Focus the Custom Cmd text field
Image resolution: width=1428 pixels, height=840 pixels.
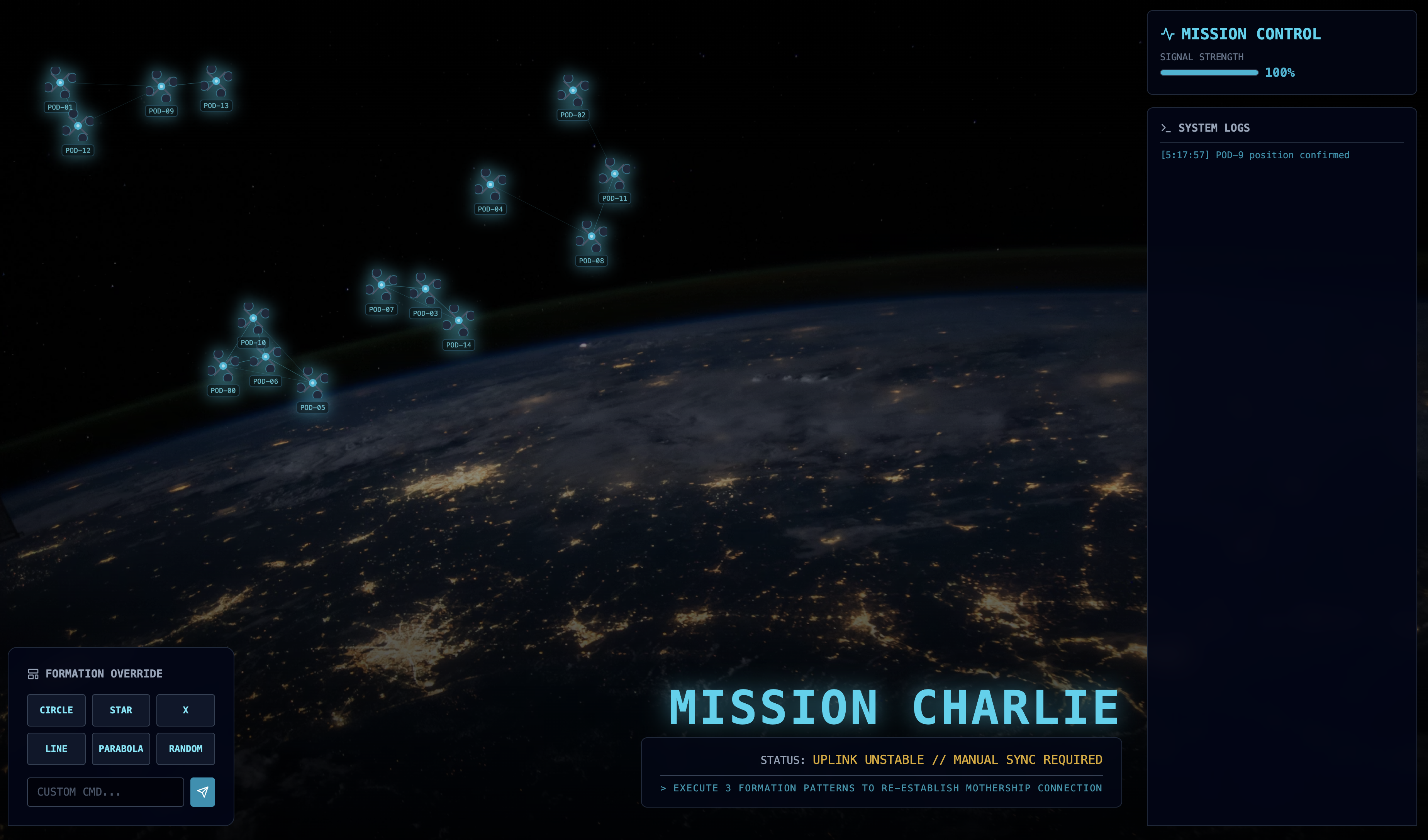[105, 791]
